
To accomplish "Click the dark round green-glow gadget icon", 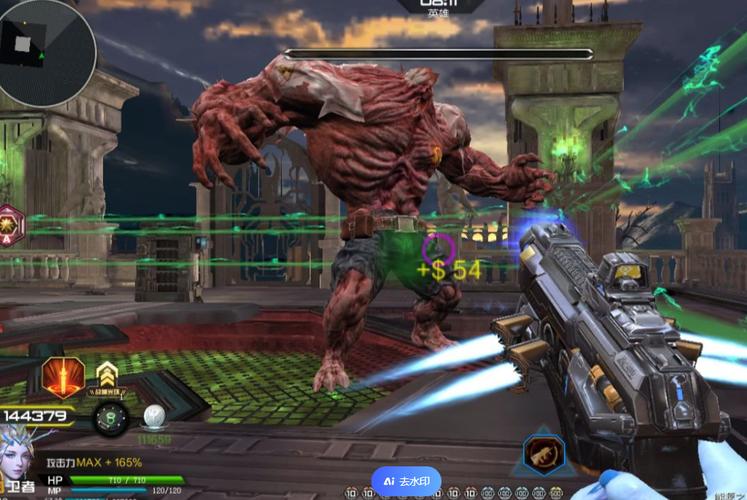I will click(x=110, y=417).
